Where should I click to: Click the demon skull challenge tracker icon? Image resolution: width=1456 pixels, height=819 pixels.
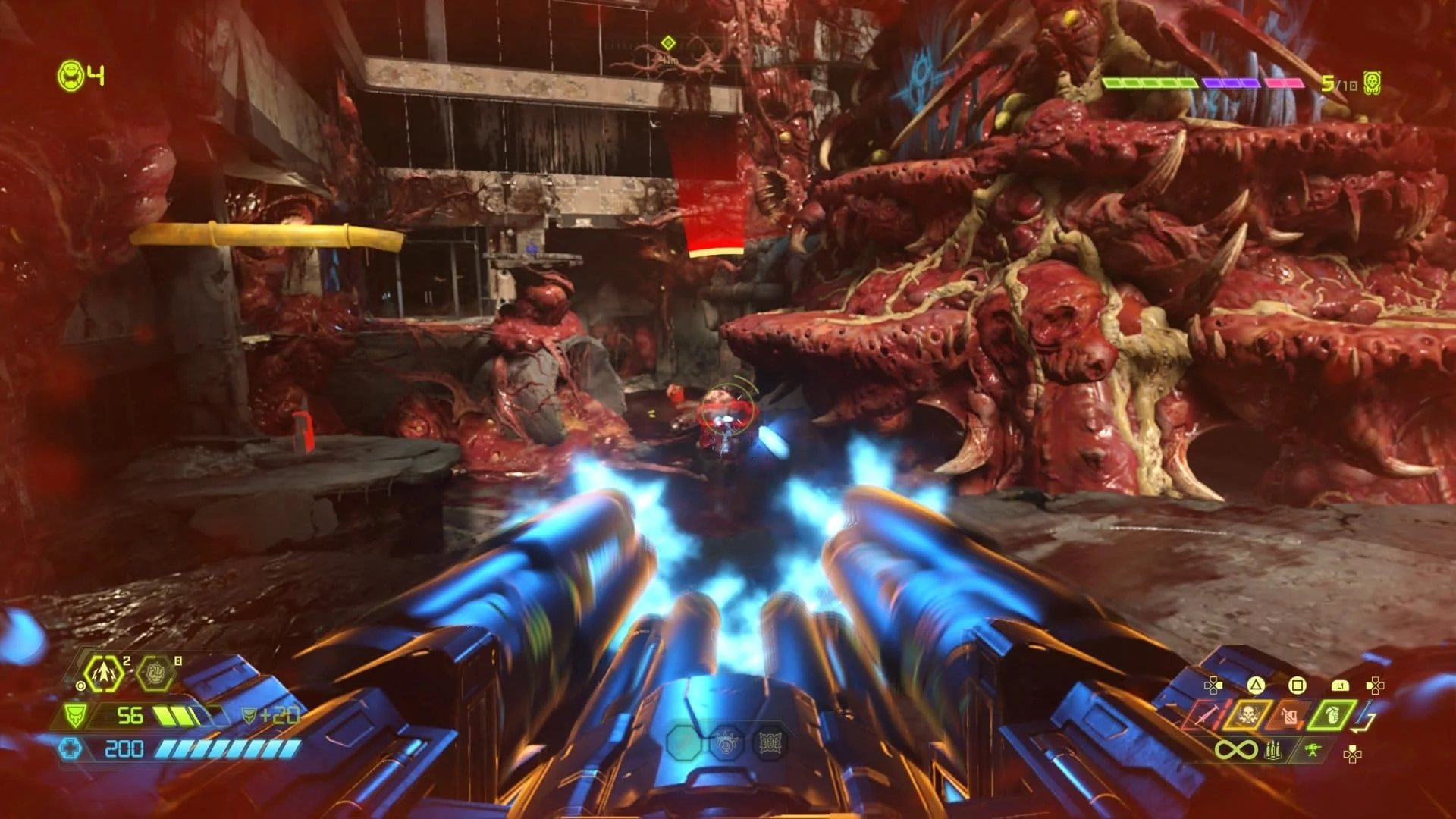pyautogui.click(x=1371, y=83)
